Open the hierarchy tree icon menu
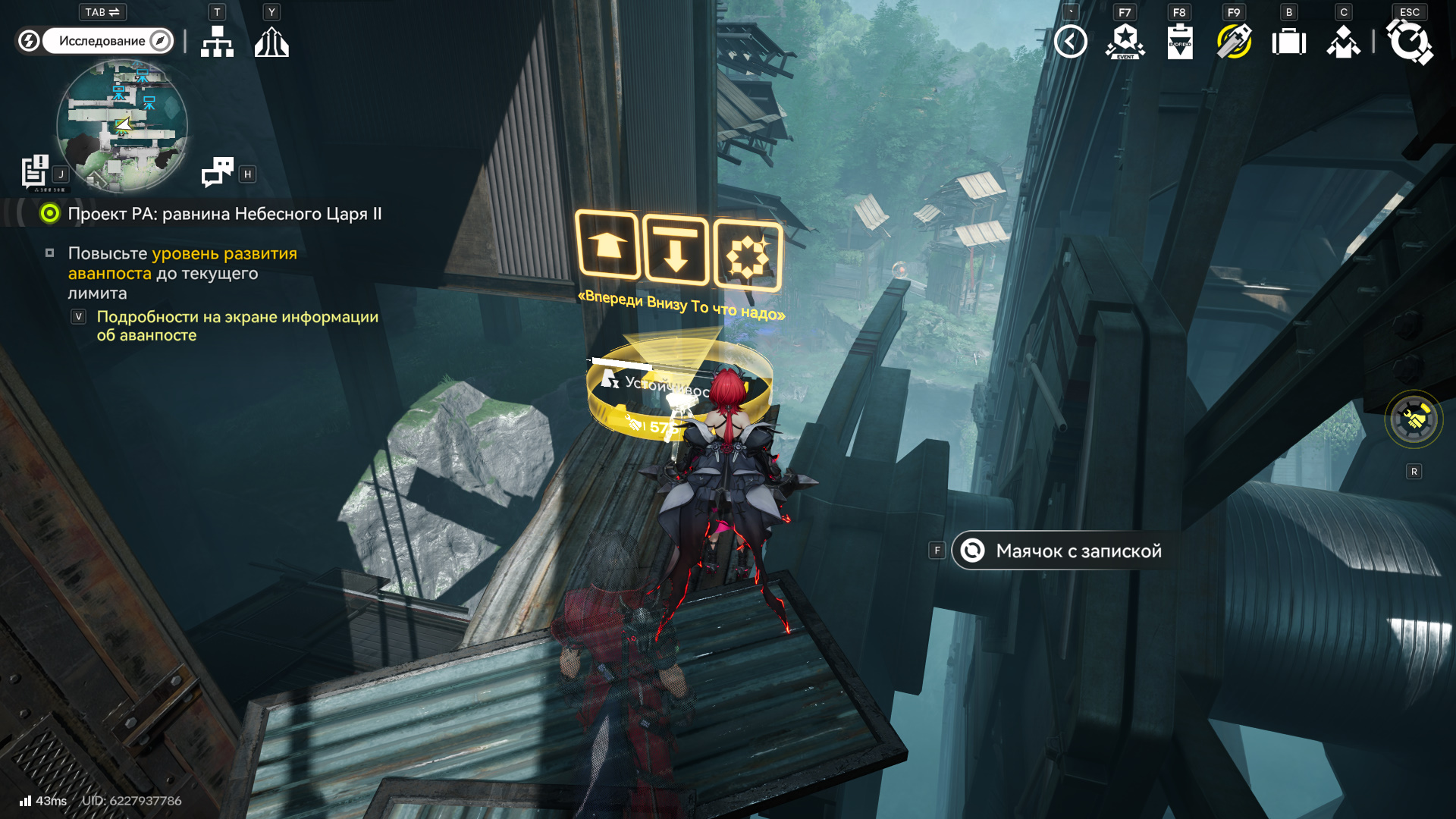 [x=217, y=42]
